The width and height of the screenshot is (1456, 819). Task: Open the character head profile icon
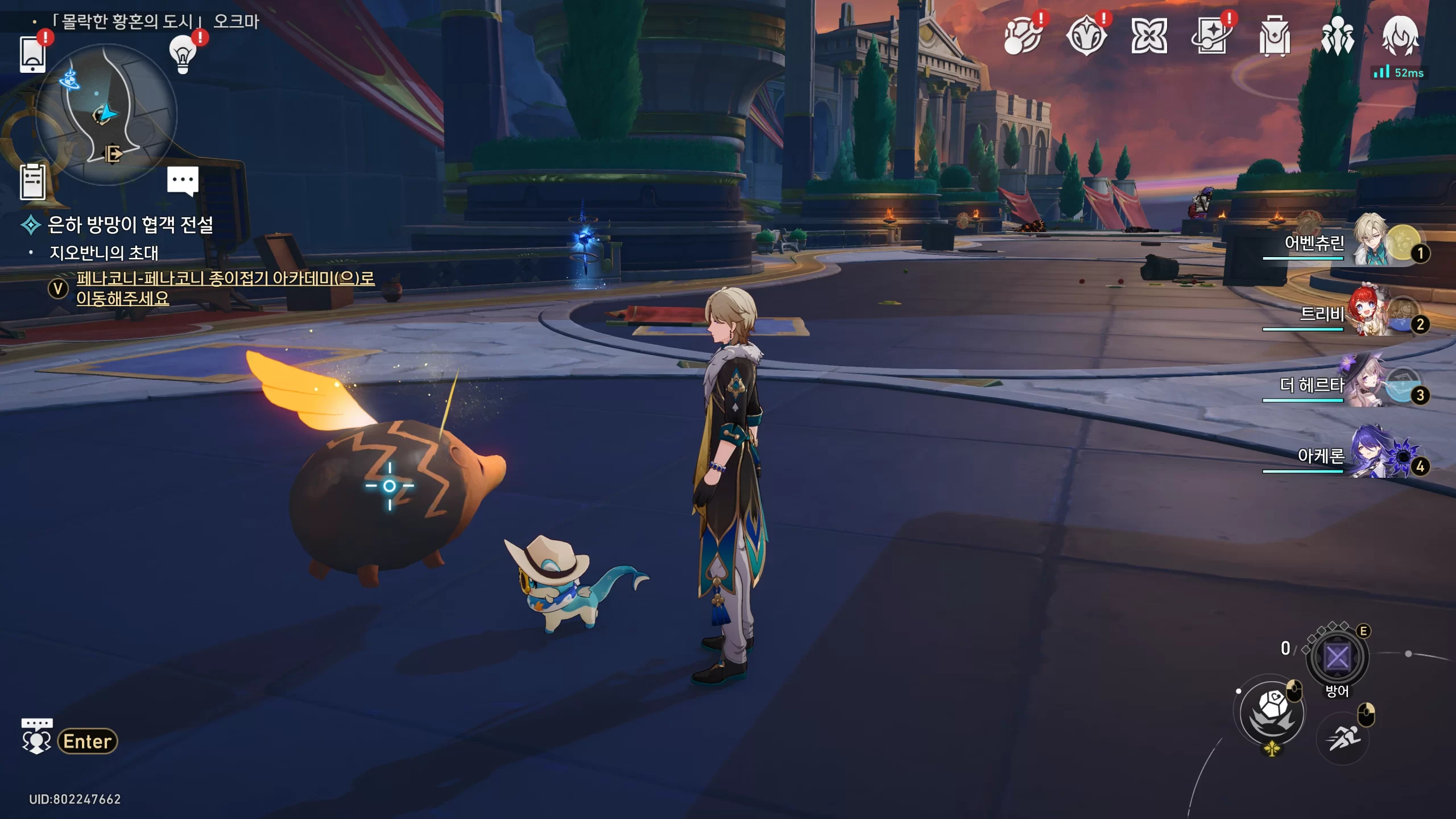pyautogui.click(x=1400, y=36)
